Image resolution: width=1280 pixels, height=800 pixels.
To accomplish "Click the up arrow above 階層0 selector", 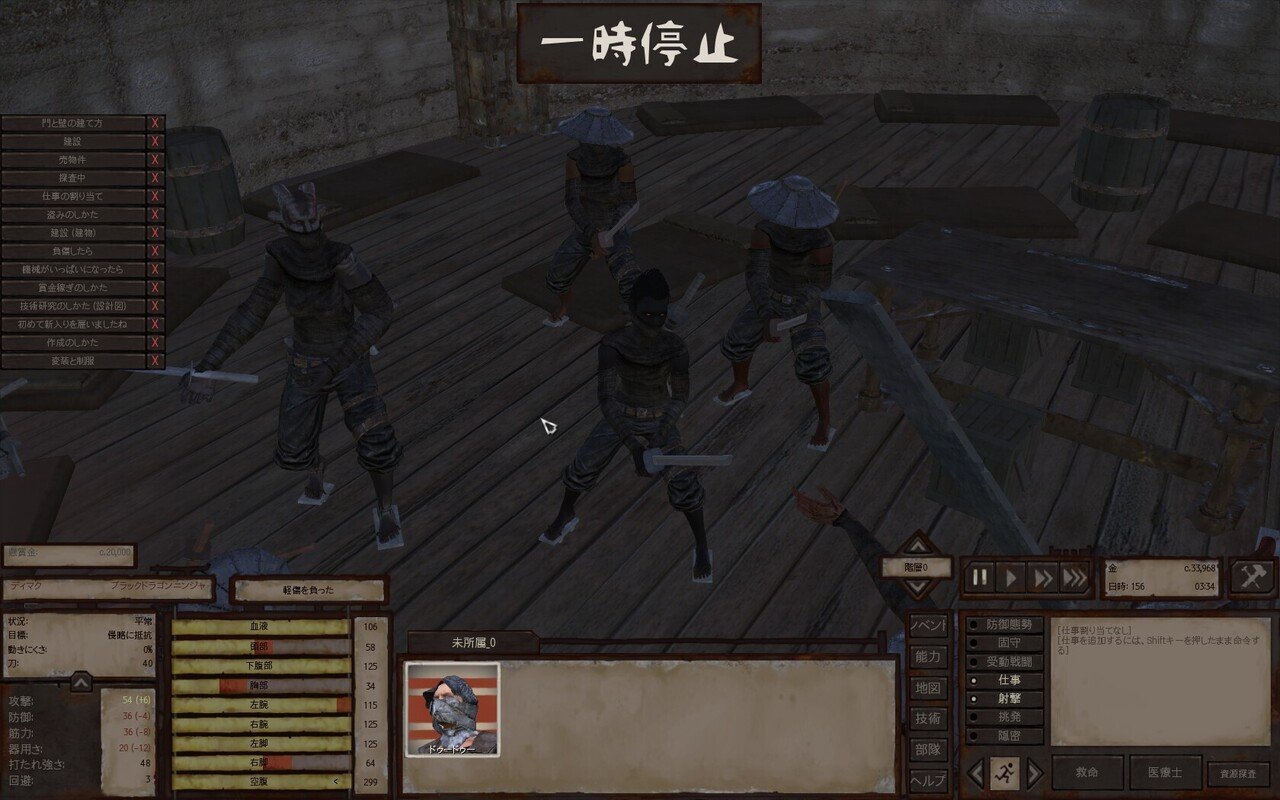I will pos(917,546).
